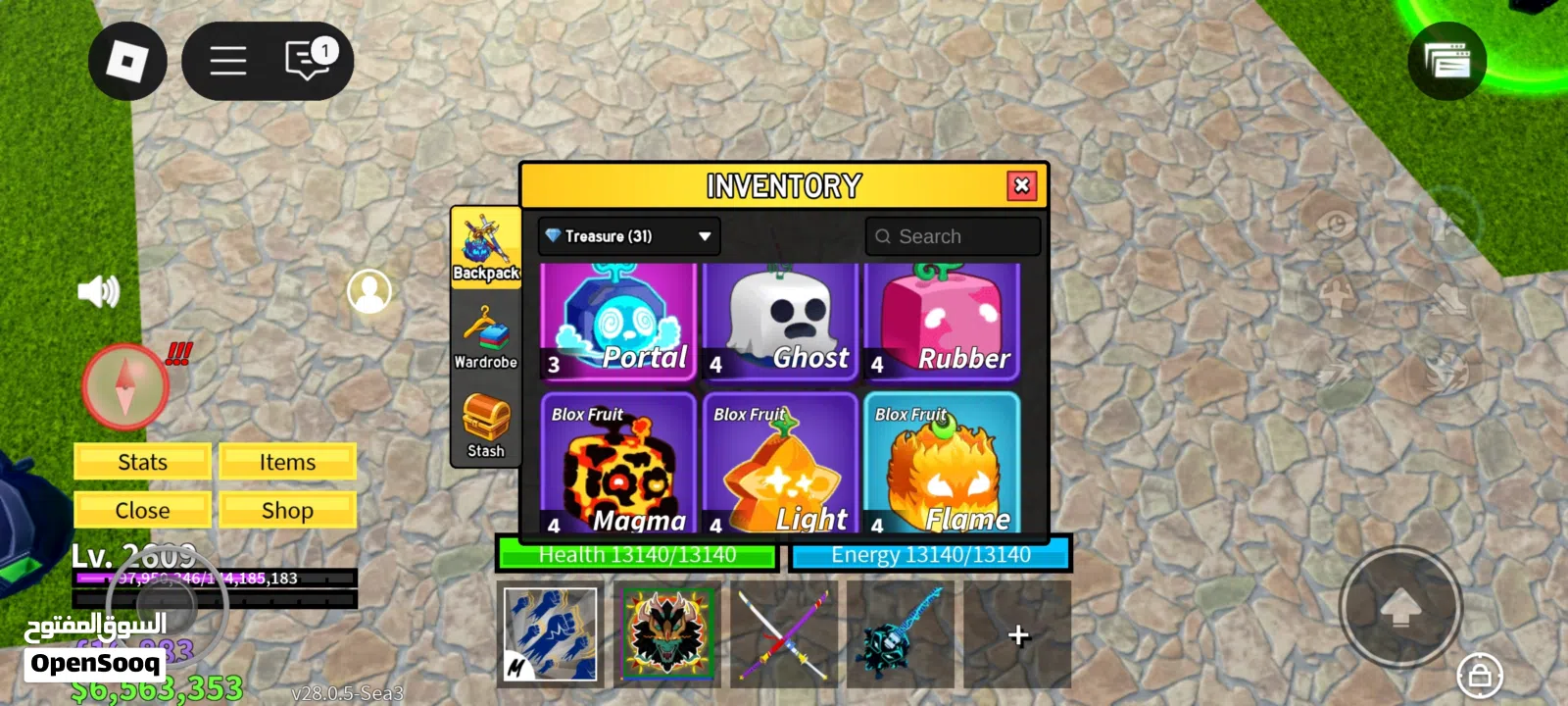Expand the hamburger menu next to Roblox logo
This screenshot has height=706, width=1568.
226,60
